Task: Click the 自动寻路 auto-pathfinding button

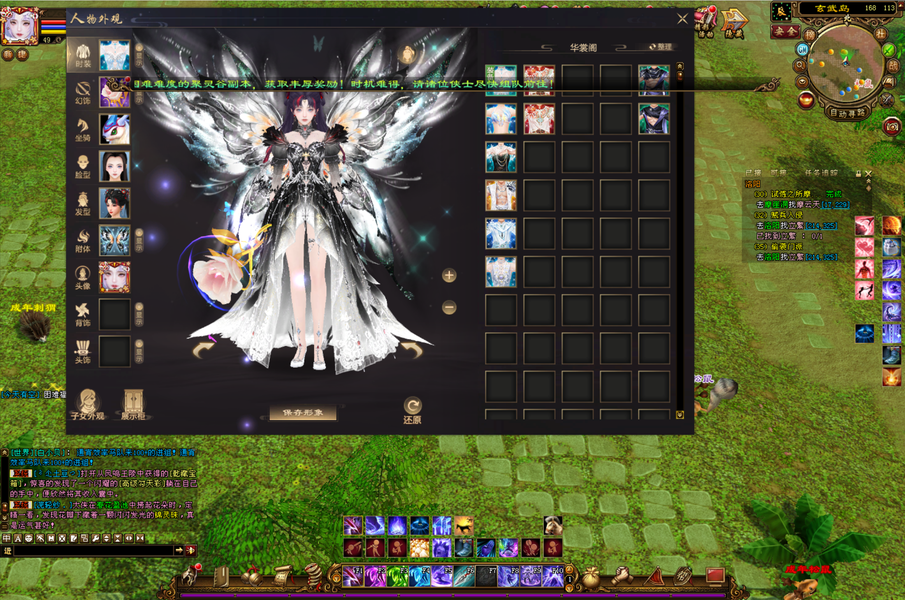Action: (846, 113)
